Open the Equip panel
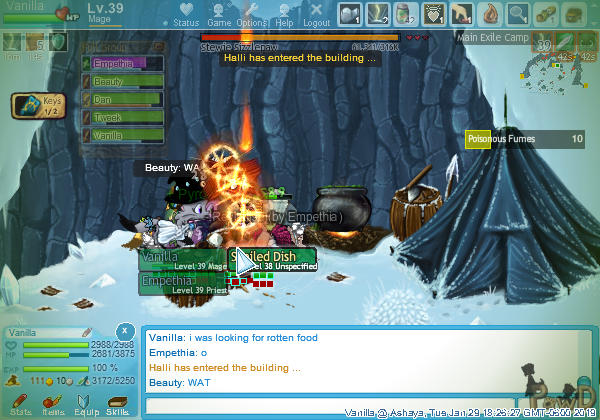The image size is (600, 420). point(86,402)
